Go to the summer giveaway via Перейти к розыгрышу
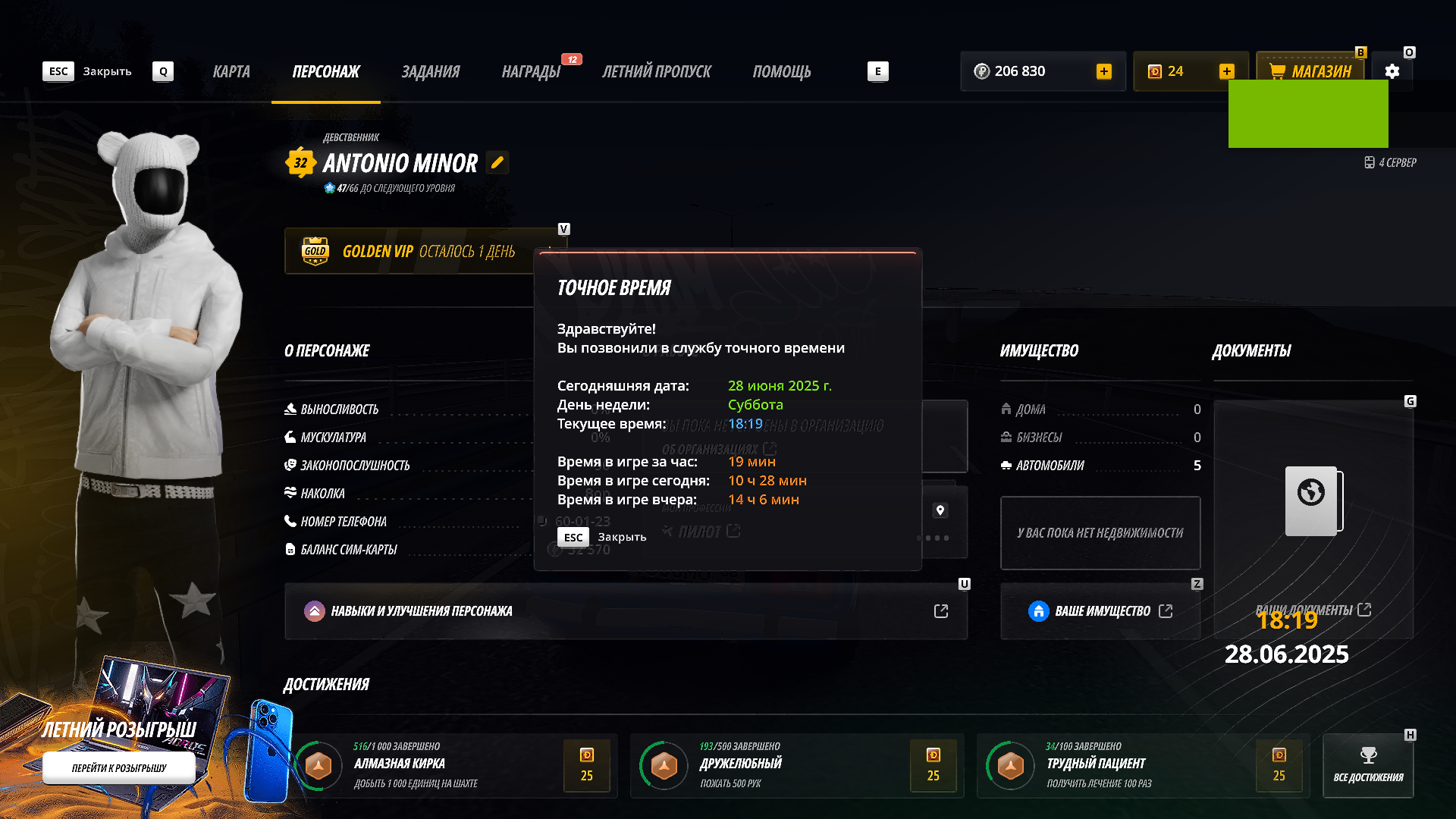The image size is (1456, 819). [119, 767]
